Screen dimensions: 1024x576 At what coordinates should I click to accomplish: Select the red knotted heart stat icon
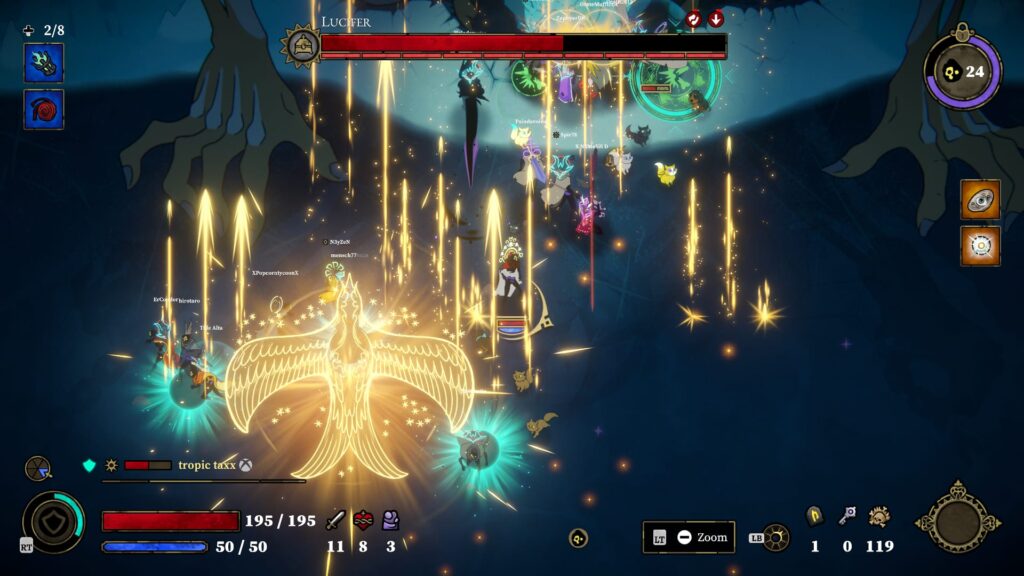(363, 520)
